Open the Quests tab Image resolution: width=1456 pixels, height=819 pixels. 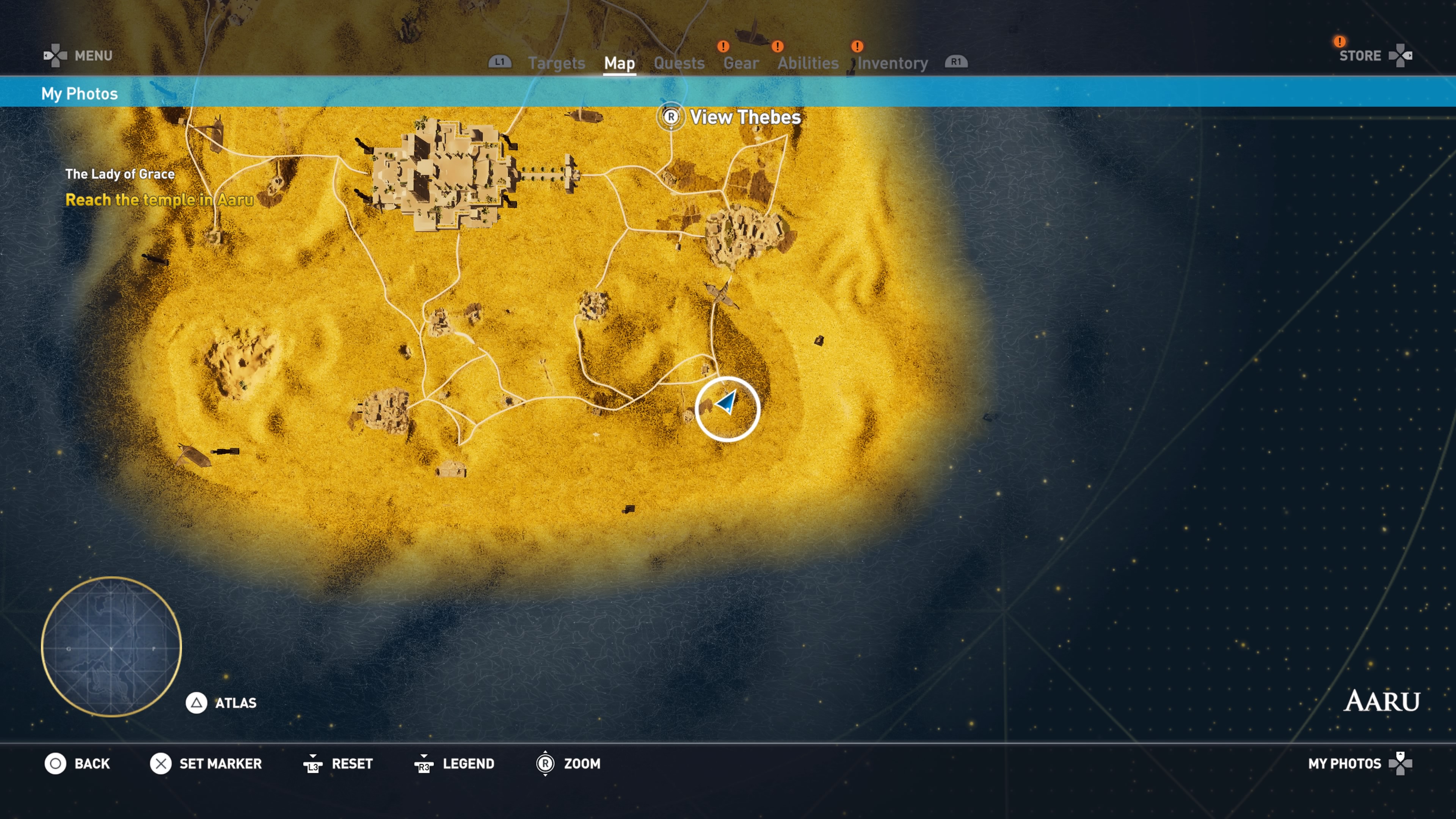[x=679, y=63]
